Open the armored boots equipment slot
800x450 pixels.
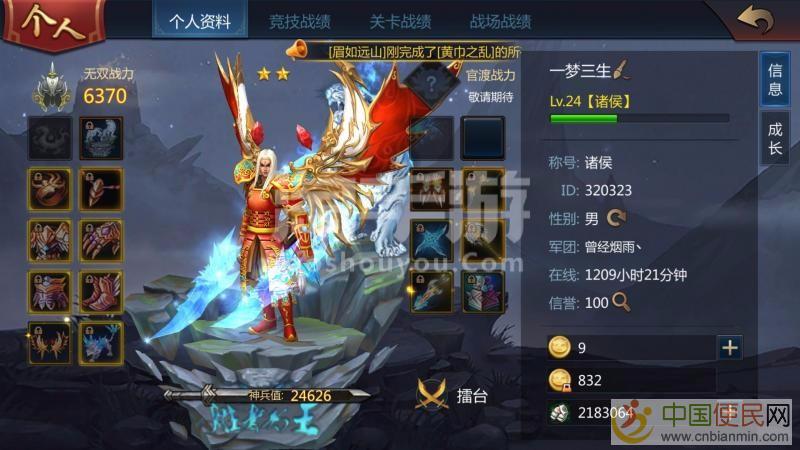click(101, 292)
